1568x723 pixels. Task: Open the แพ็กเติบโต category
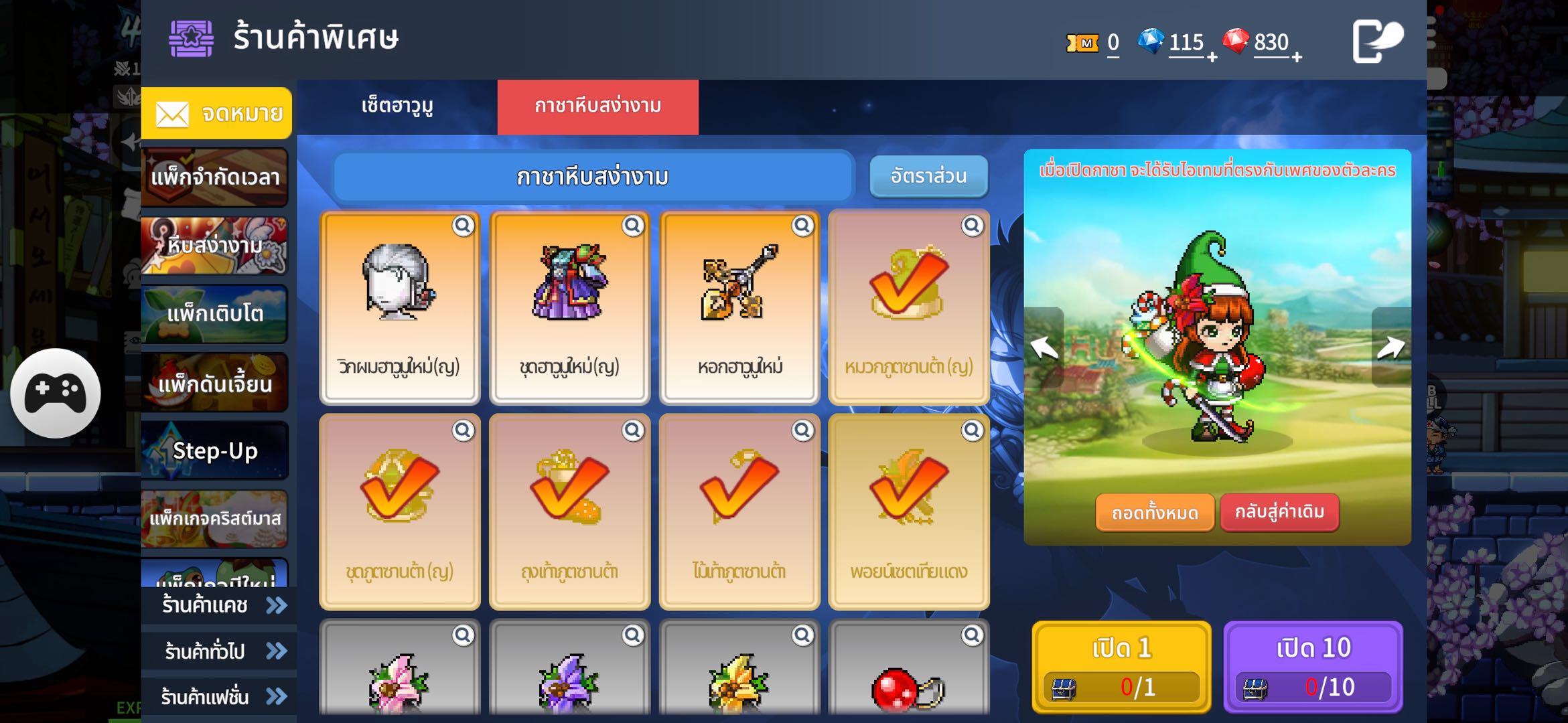pyautogui.click(x=214, y=313)
